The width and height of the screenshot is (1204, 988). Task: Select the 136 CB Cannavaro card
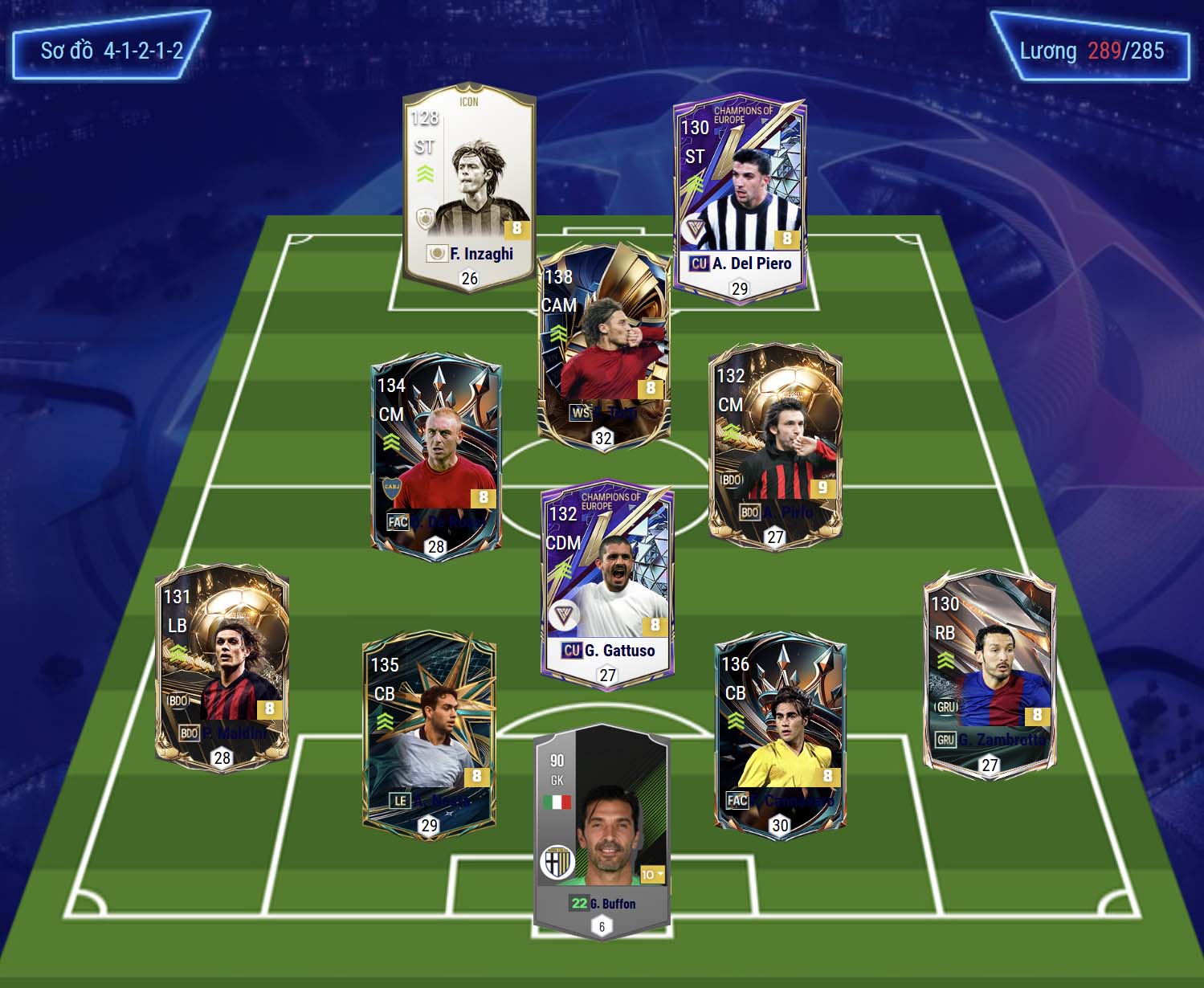tap(780, 735)
